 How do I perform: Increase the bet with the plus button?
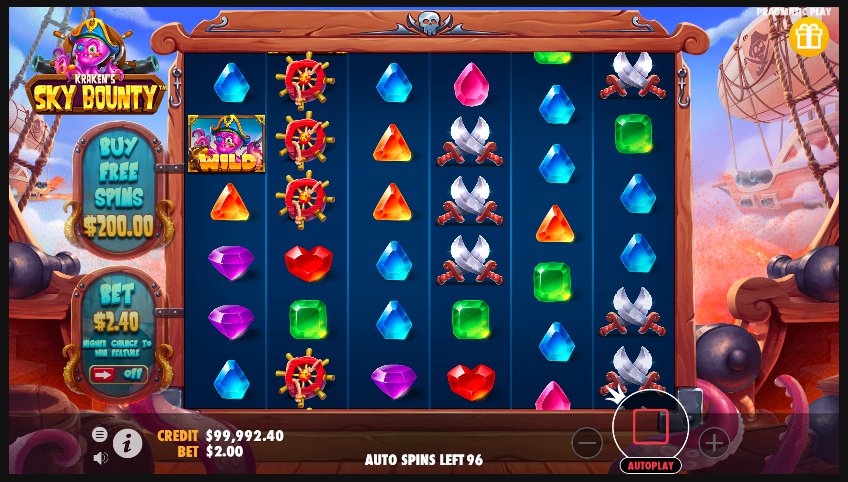click(713, 442)
